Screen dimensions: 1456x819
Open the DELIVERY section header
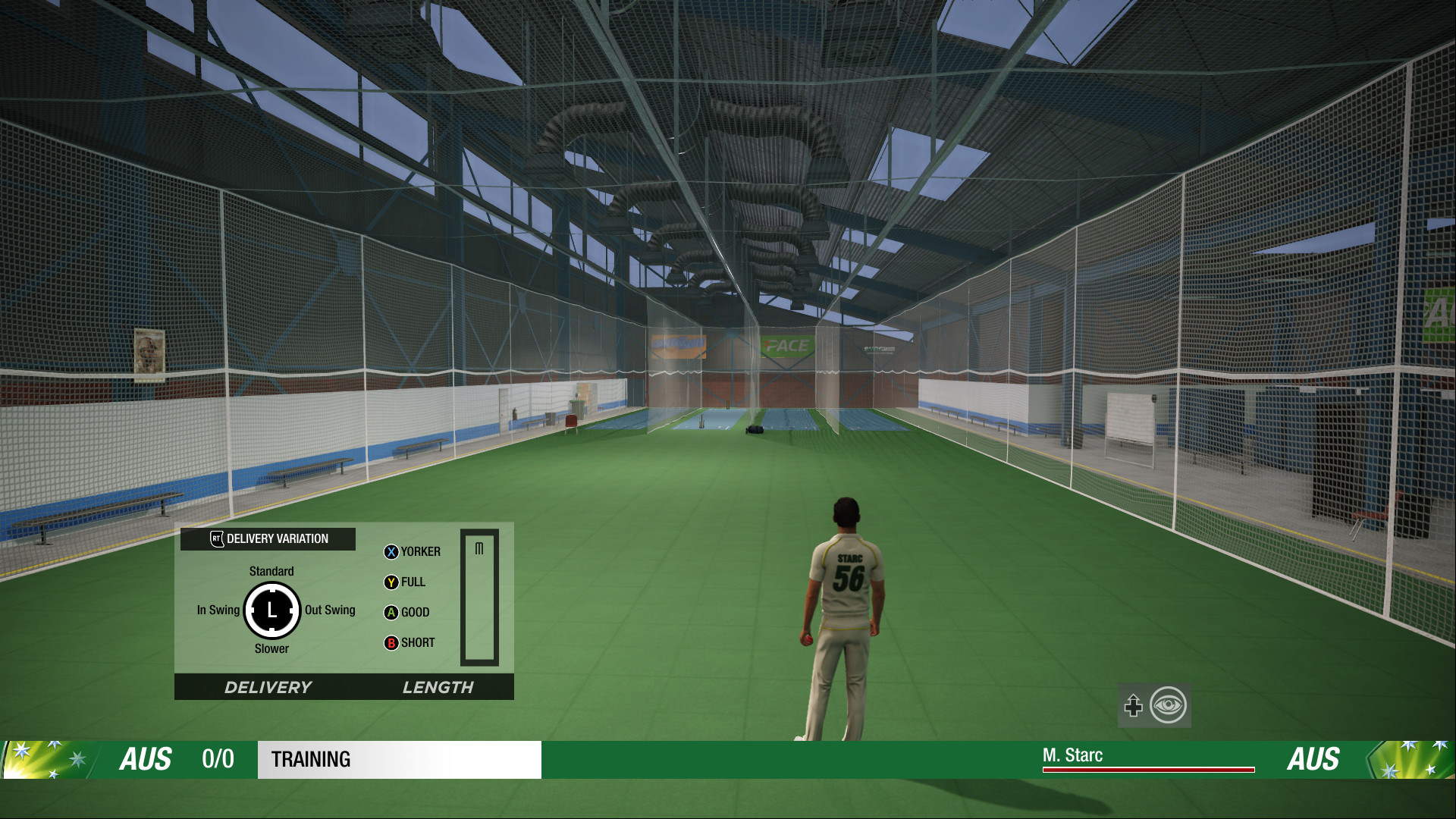[268, 688]
